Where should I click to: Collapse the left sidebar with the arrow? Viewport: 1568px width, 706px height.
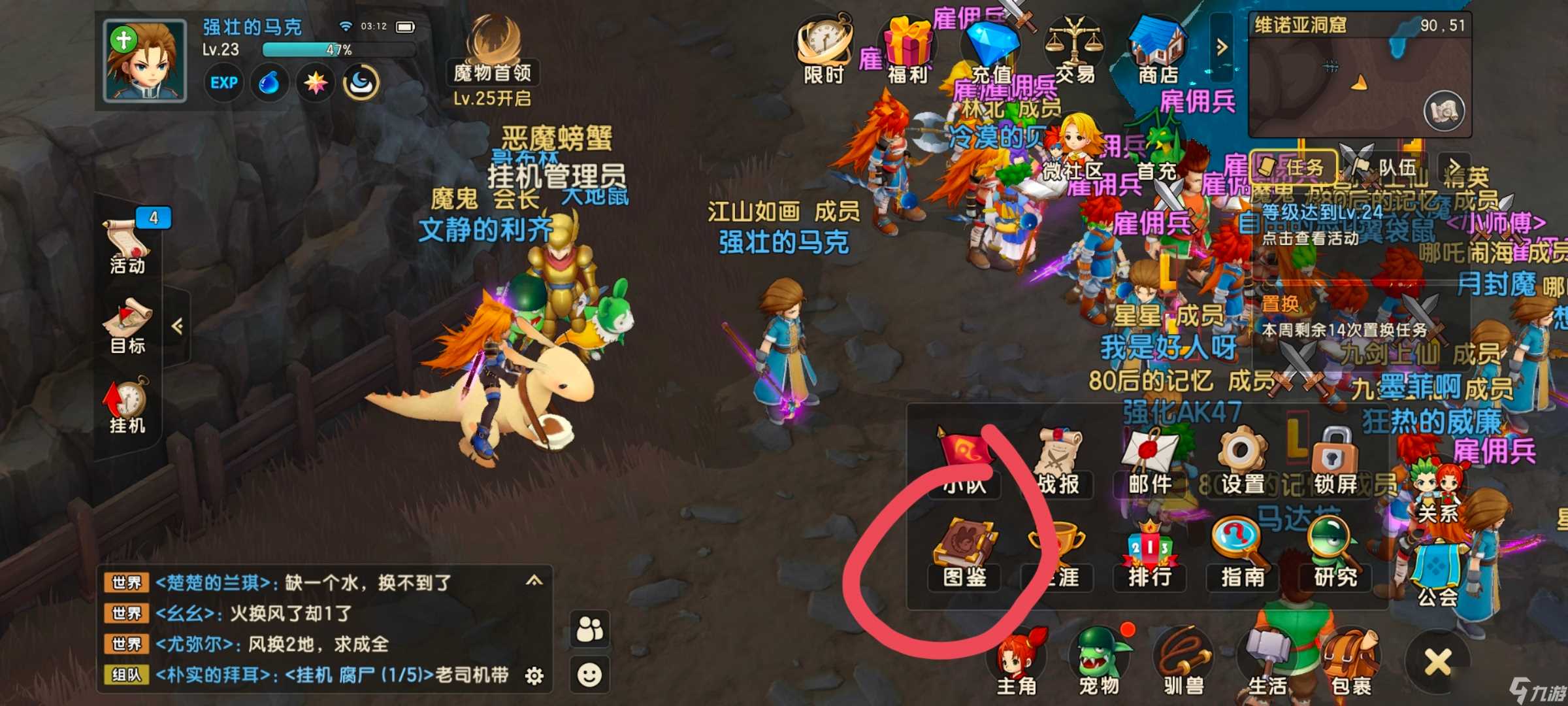coord(177,327)
